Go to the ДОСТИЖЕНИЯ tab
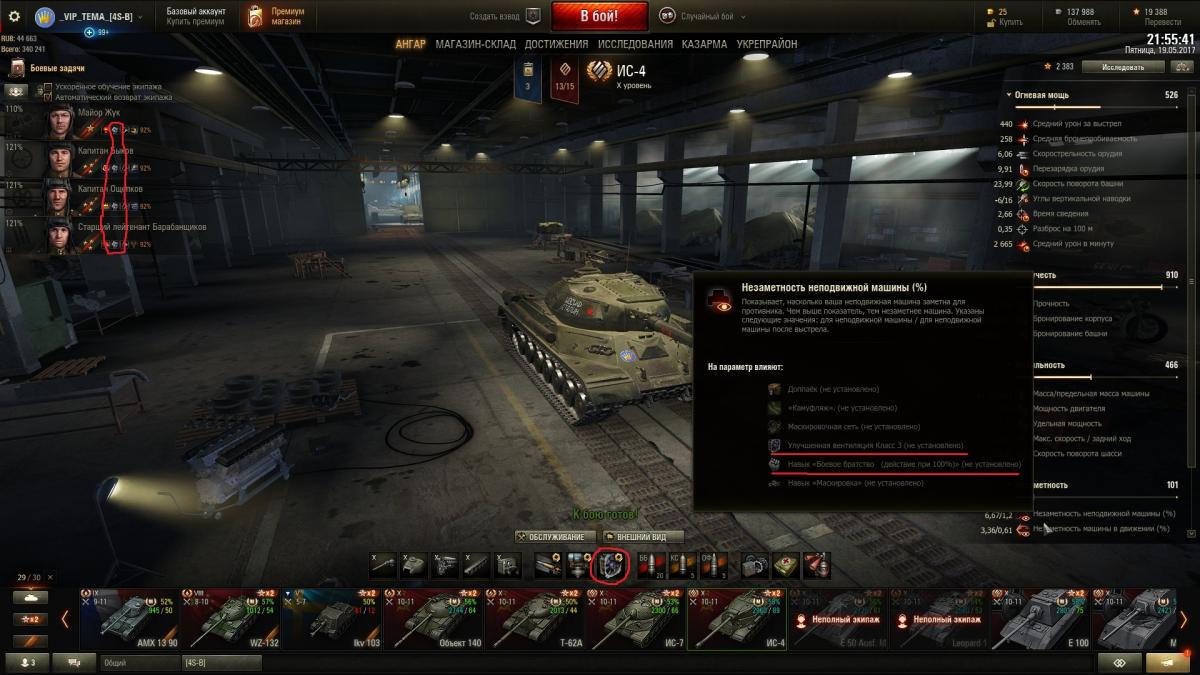This screenshot has width=1200, height=675. coord(556,44)
